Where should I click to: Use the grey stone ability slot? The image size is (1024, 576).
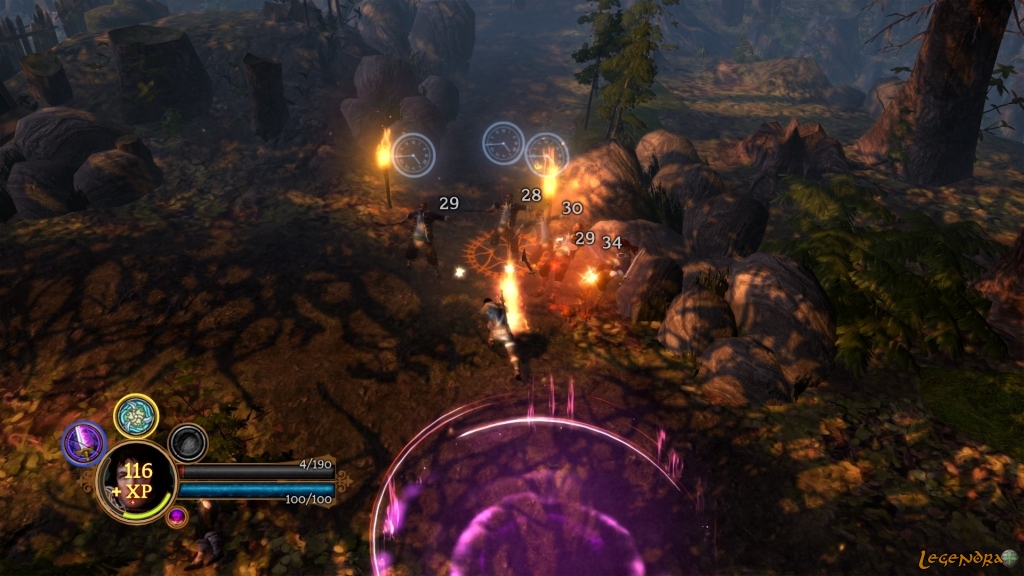pos(187,443)
